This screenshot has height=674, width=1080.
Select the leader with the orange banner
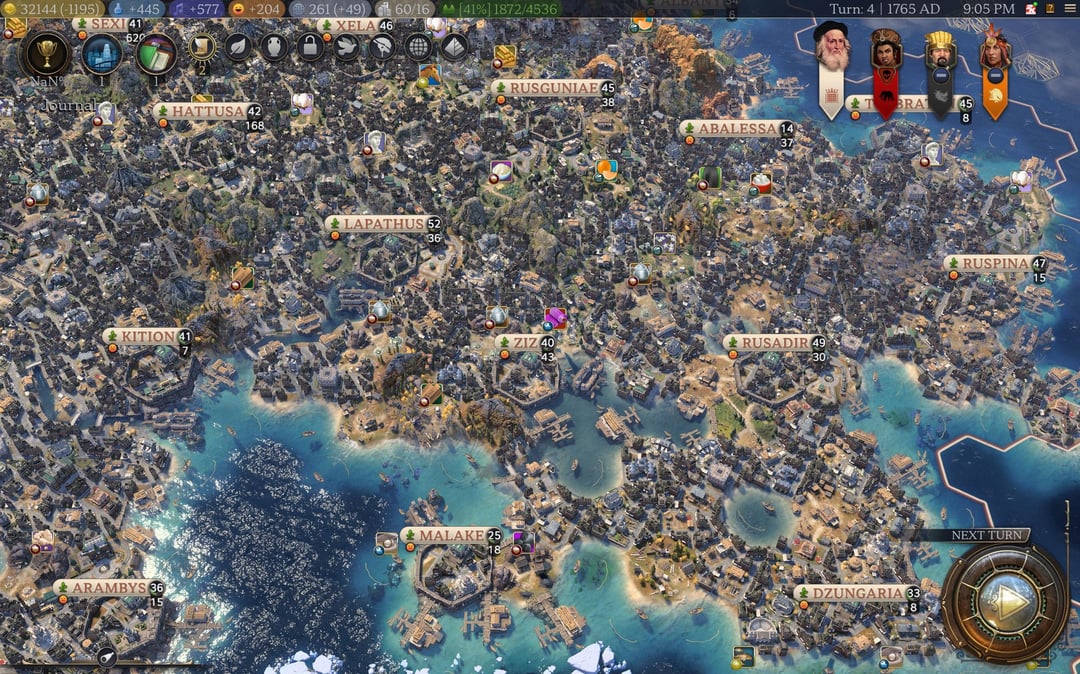[995, 52]
